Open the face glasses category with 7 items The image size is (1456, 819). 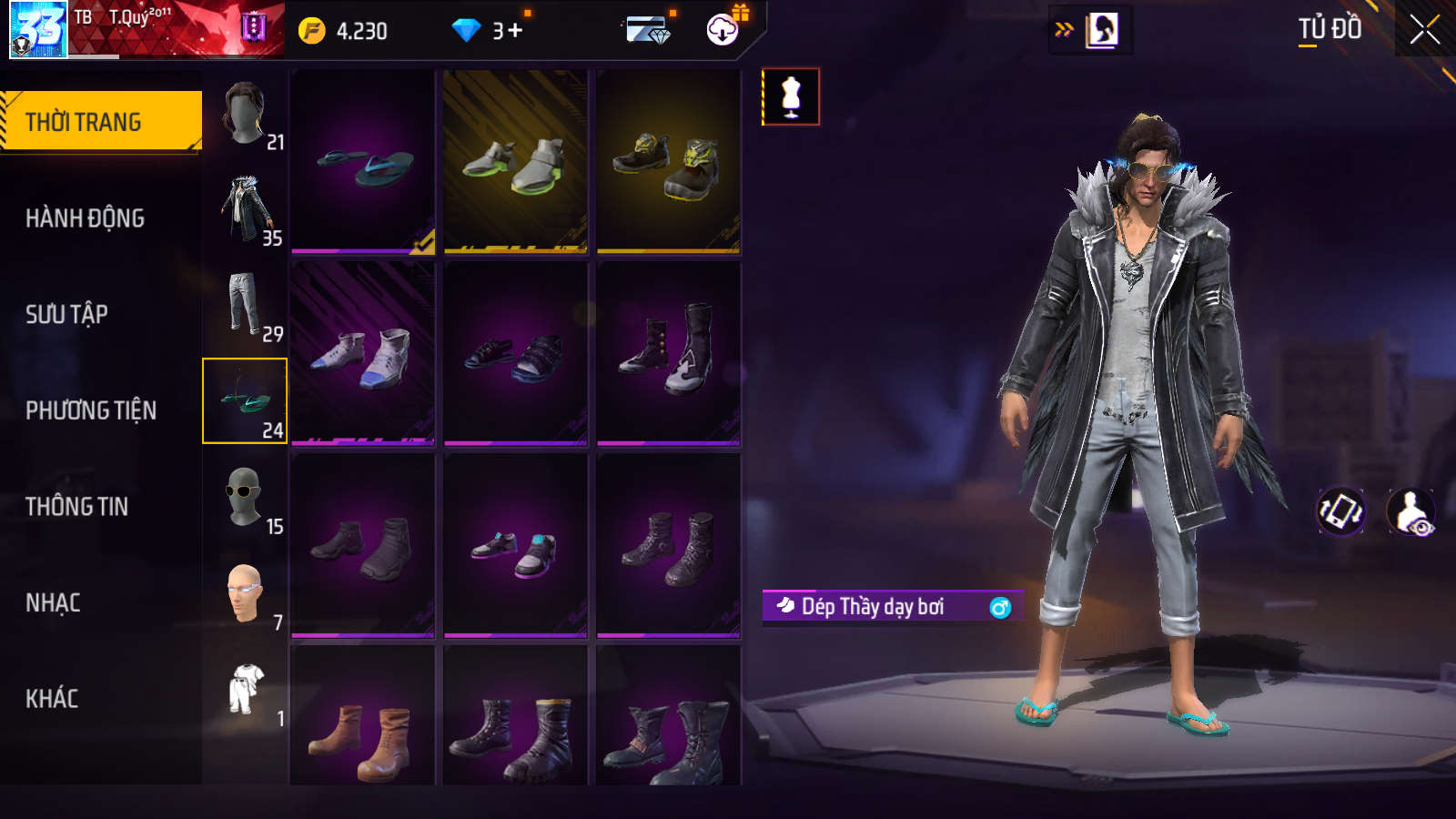tap(245, 593)
